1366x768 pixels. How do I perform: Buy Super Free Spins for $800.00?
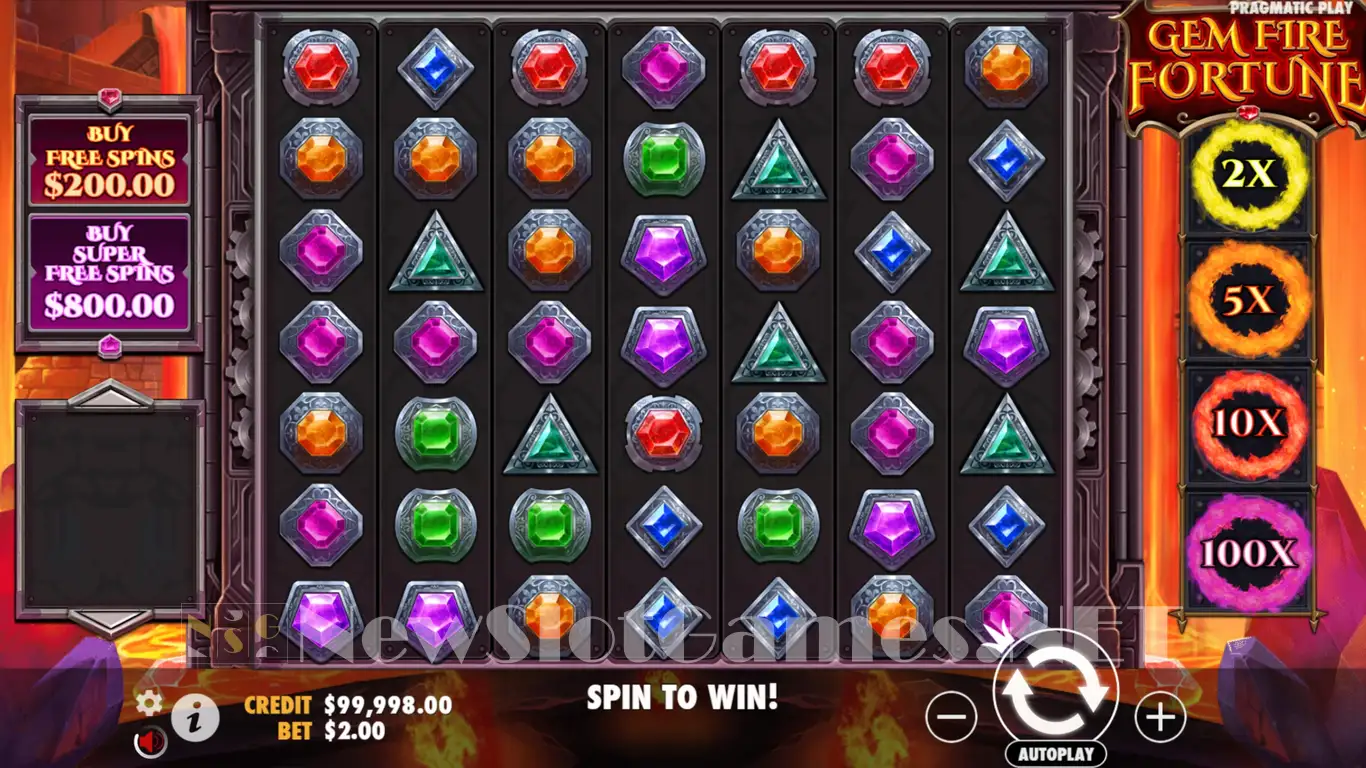click(109, 272)
